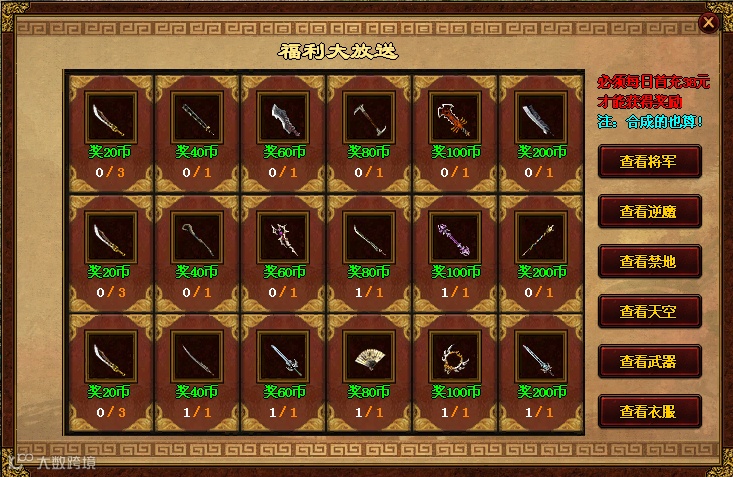Open the 查看逆魔 list

coord(649,211)
